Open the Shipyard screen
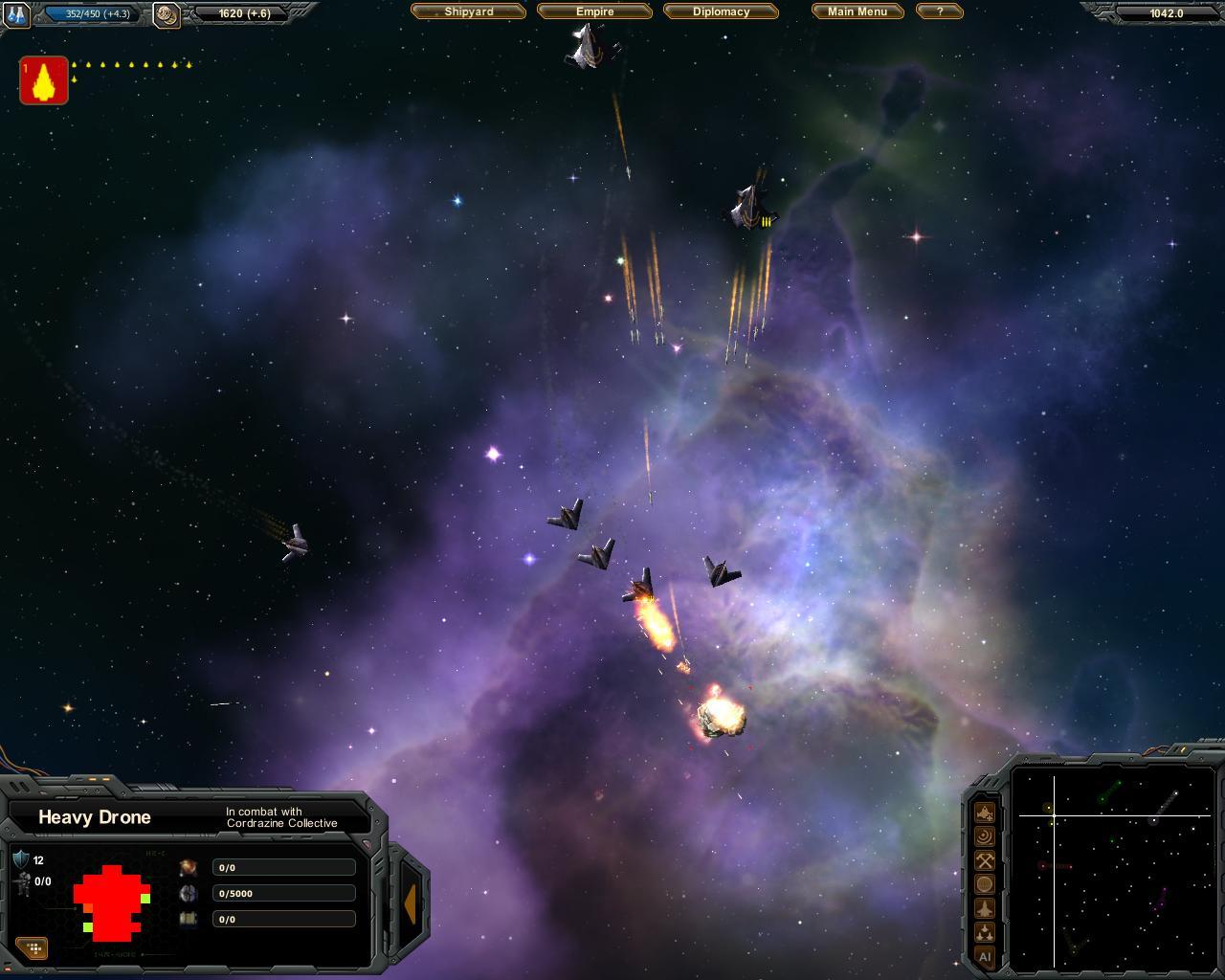 click(468, 11)
